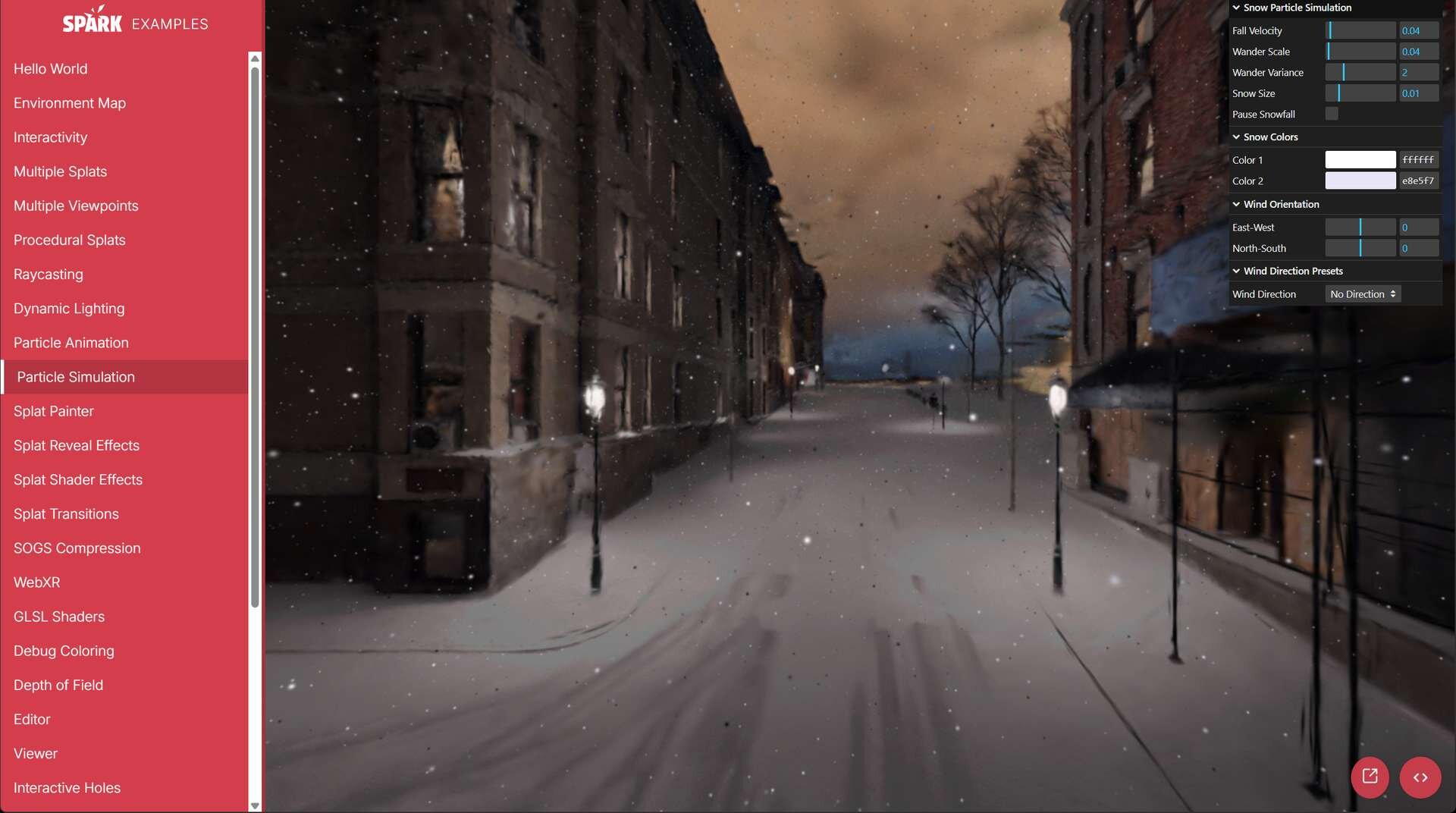
Task: Click the Color 2 swatch
Action: click(x=1360, y=181)
